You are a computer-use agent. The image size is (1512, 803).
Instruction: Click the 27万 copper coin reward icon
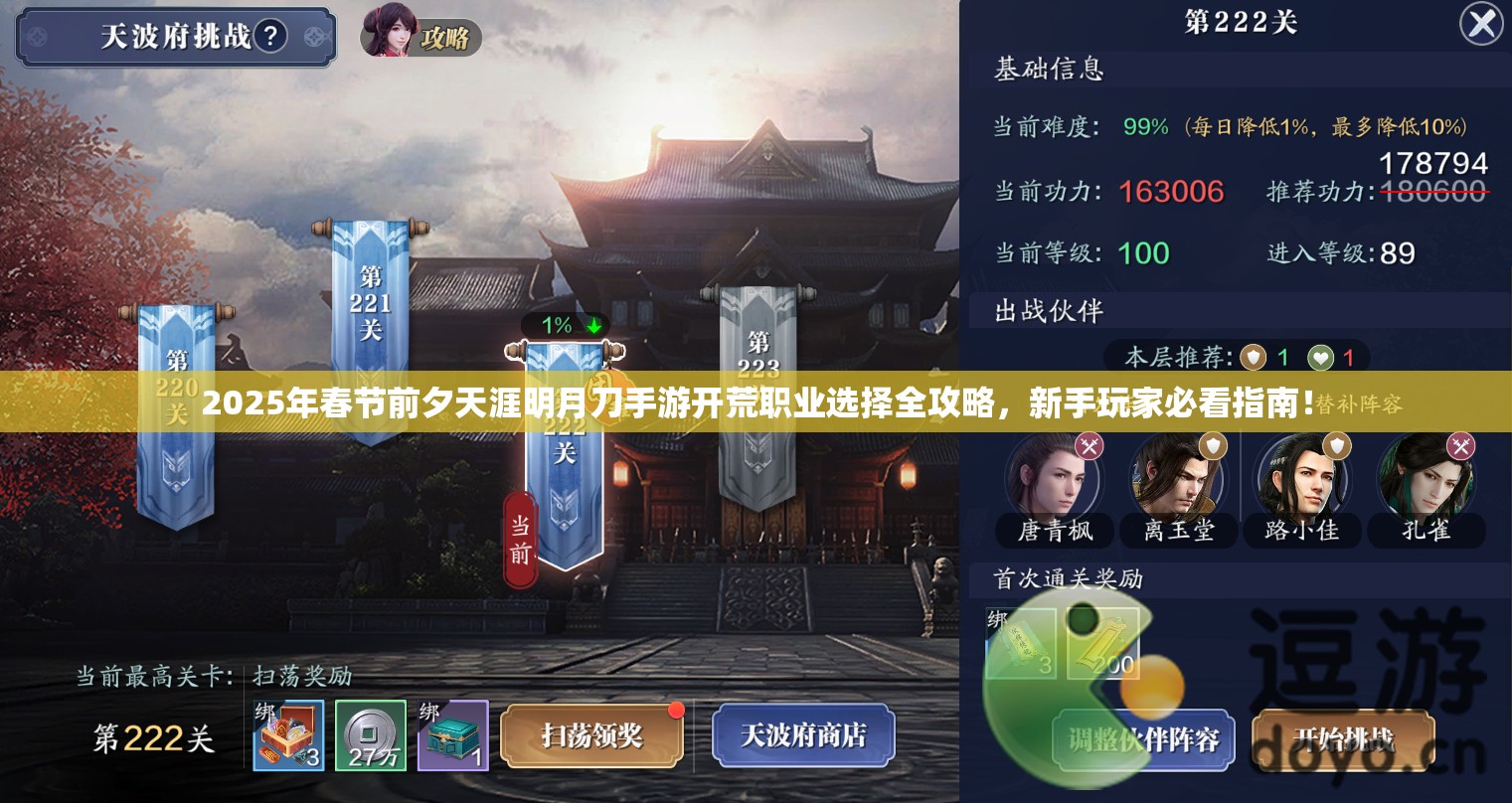pyautogui.click(x=369, y=735)
